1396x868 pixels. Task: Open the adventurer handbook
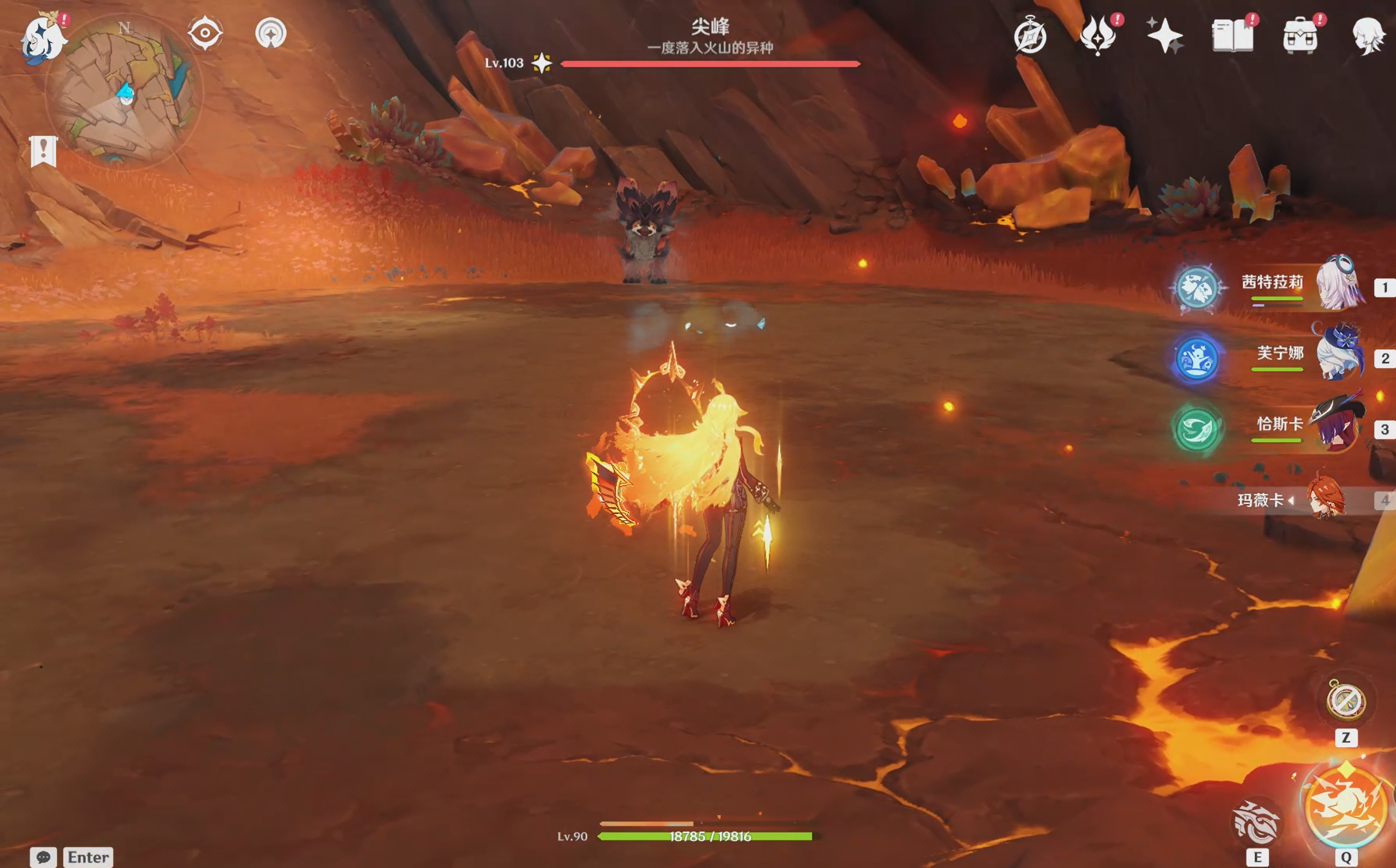[1232, 36]
